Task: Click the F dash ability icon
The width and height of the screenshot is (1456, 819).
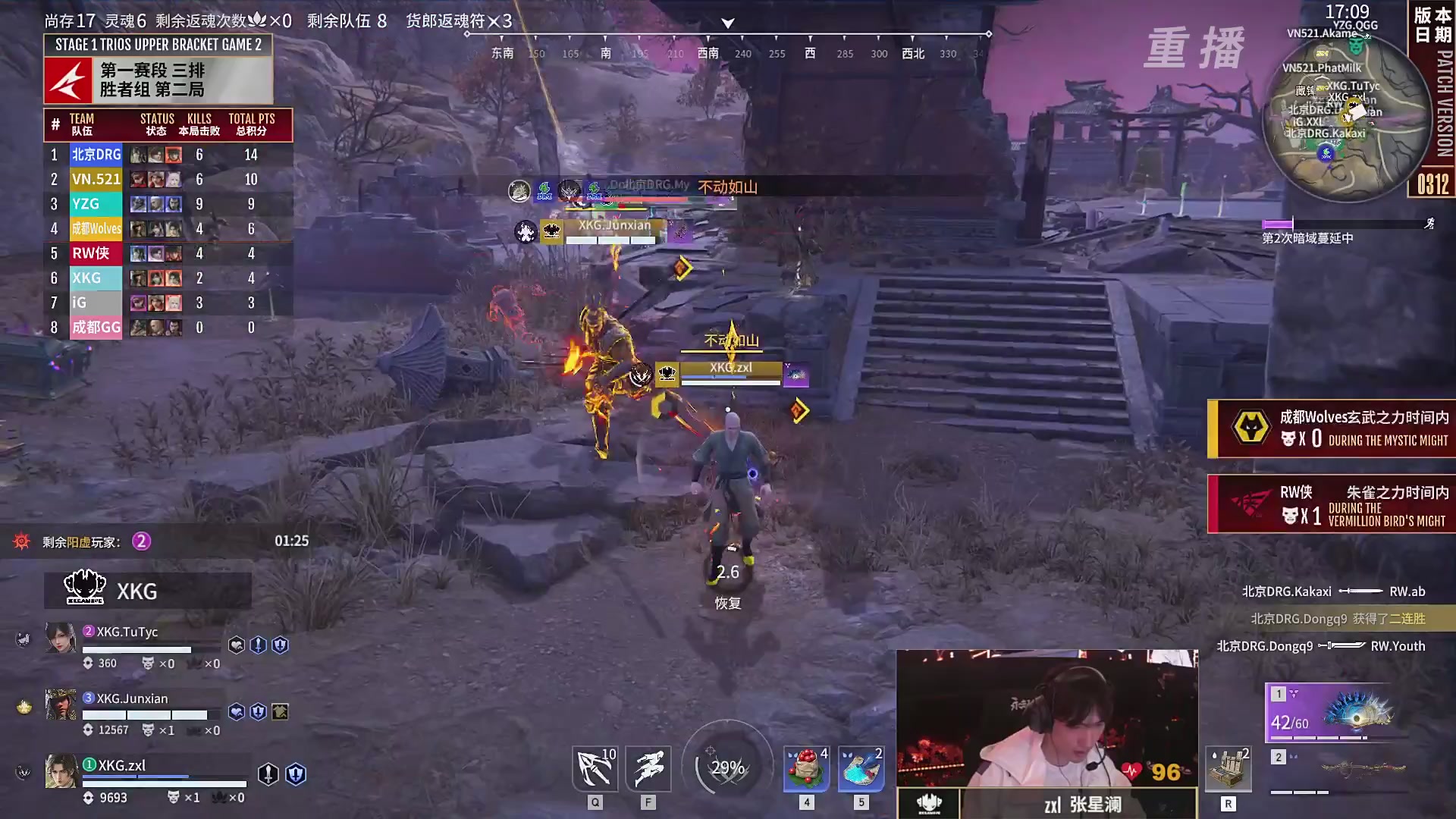Action: pyautogui.click(x=648, y=768)
